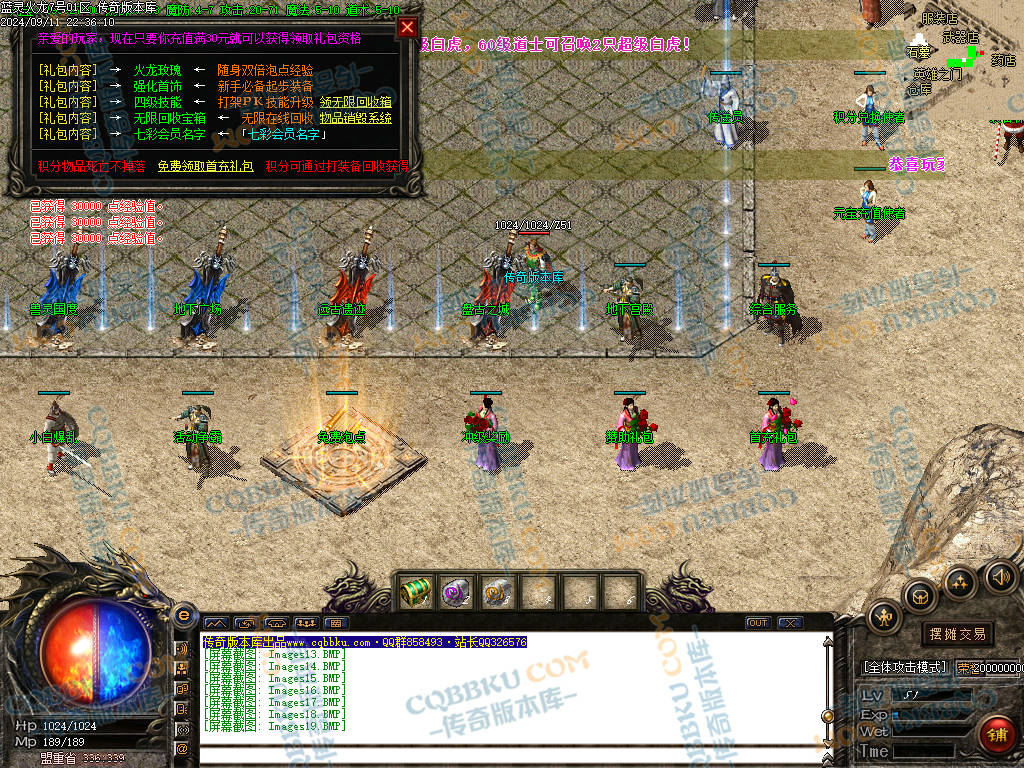Click the round red 铺 shop button
This screenshot has width=1024, height=768.
pyautogui.click(x=996, y=736)
